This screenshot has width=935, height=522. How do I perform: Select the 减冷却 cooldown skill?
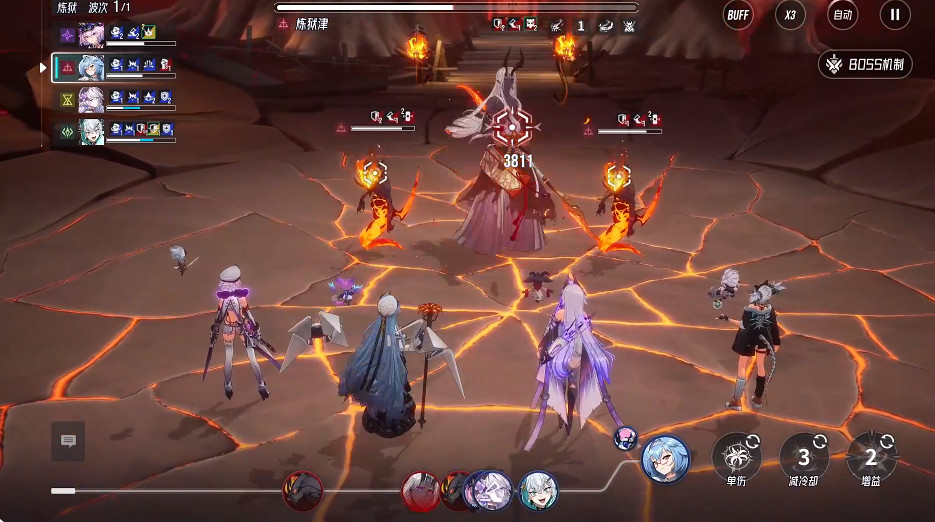[x=804, y=457]
